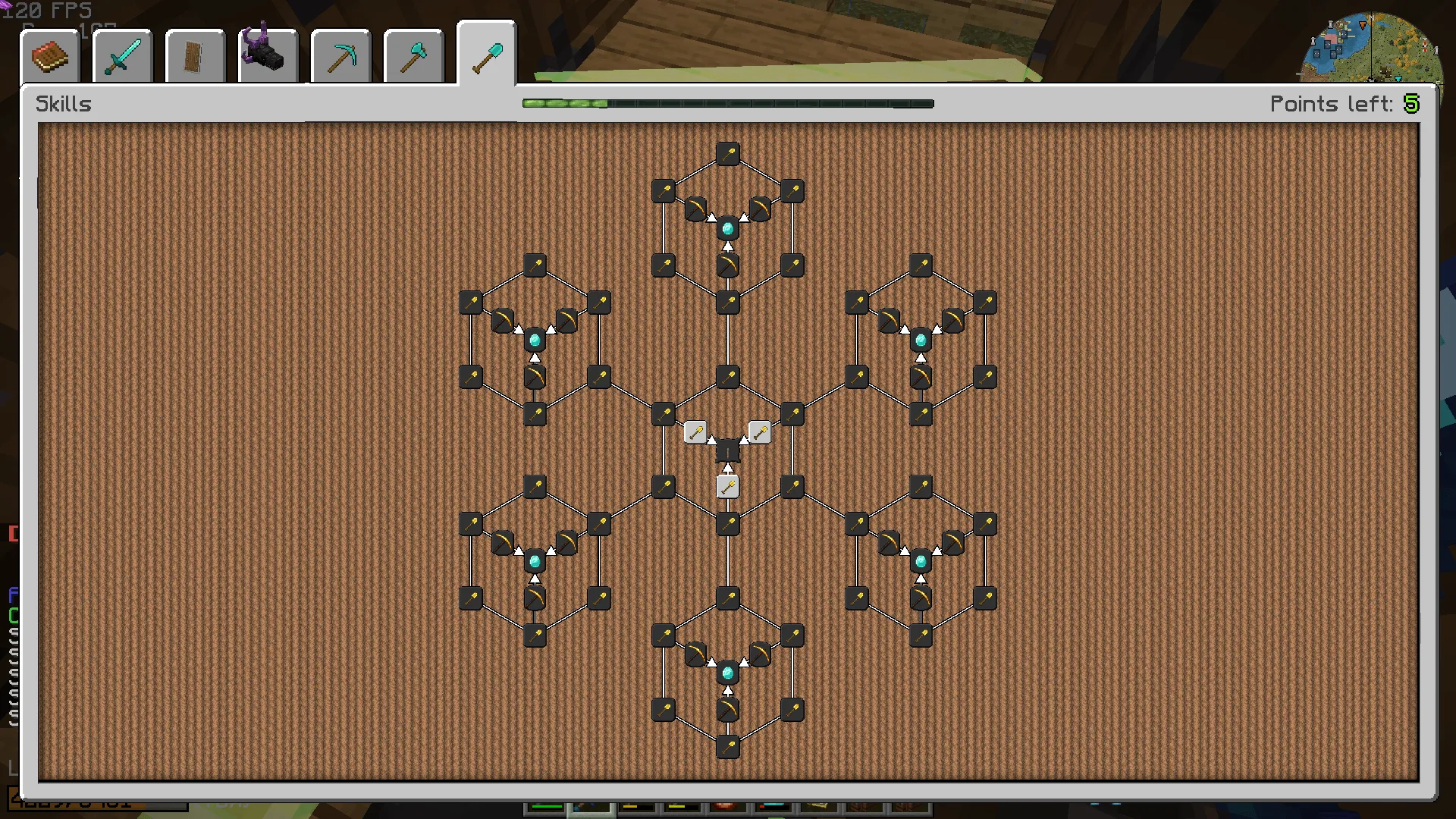
Task: Switch to the book skills tab
Action: 49,55
